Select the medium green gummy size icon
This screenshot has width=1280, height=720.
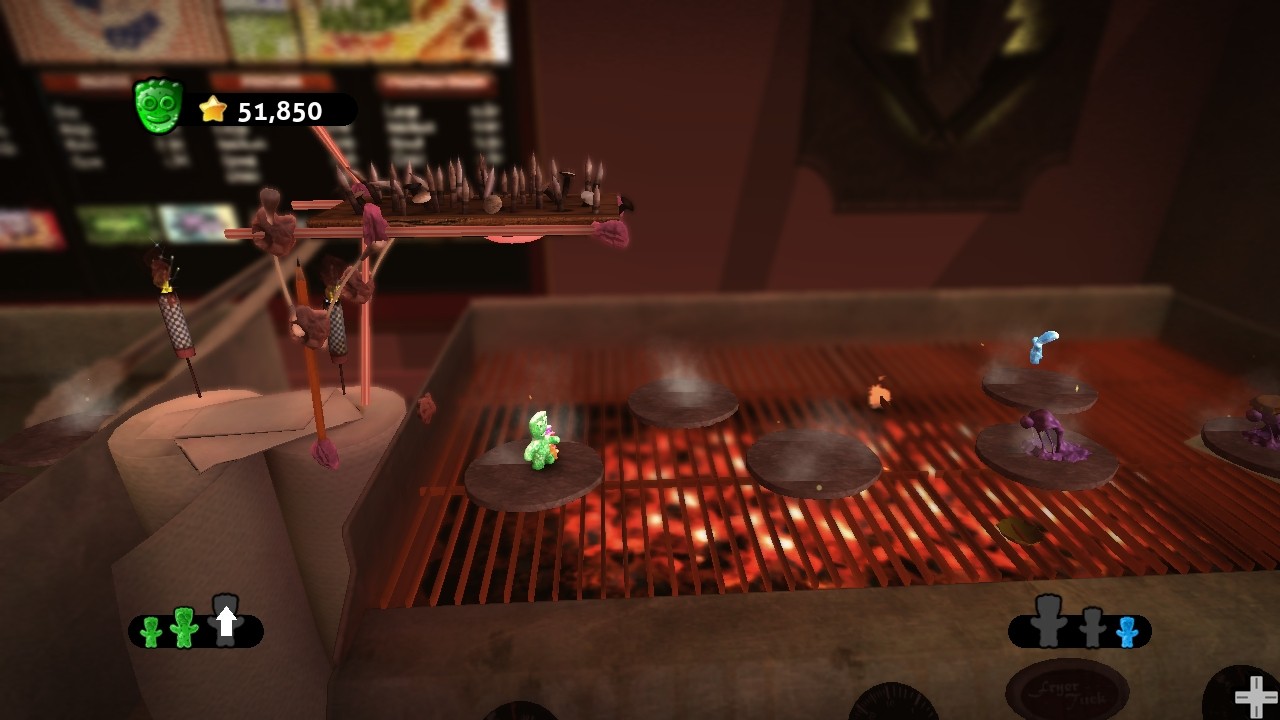184,628
